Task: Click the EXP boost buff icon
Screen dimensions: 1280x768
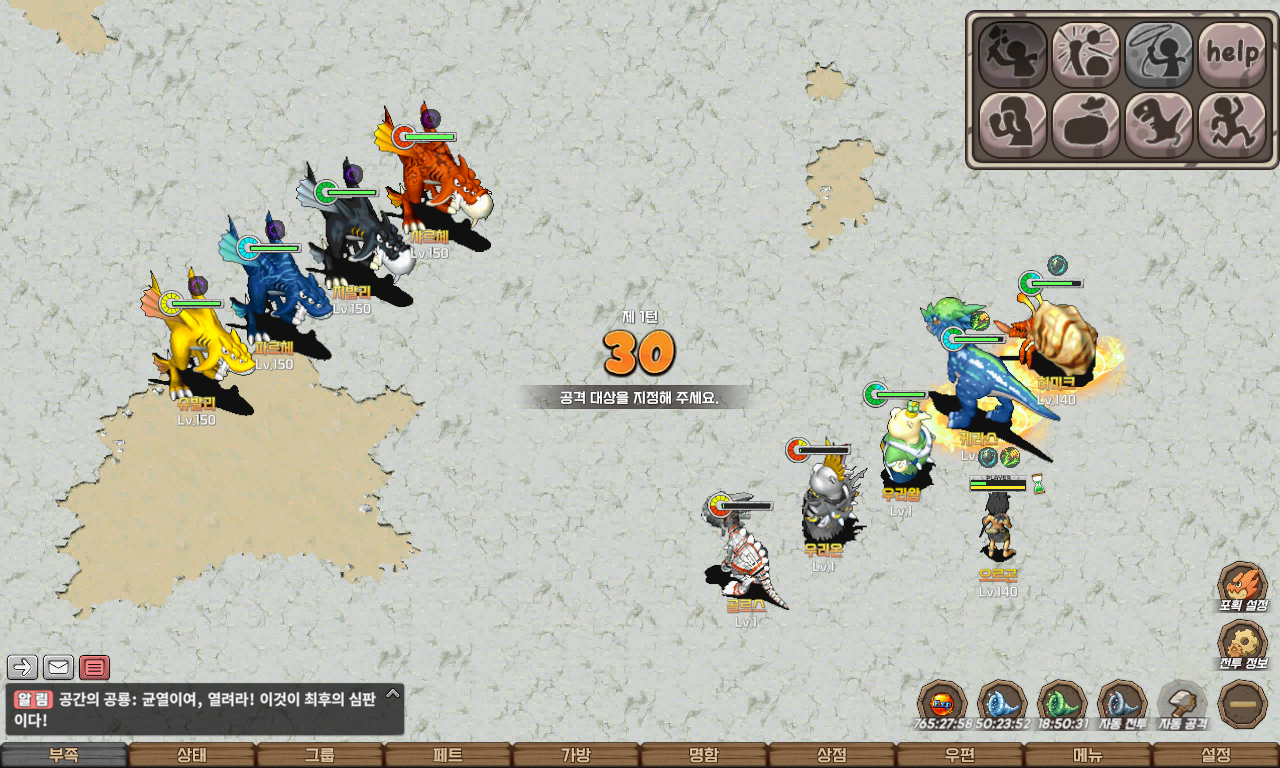Action: 941,703
